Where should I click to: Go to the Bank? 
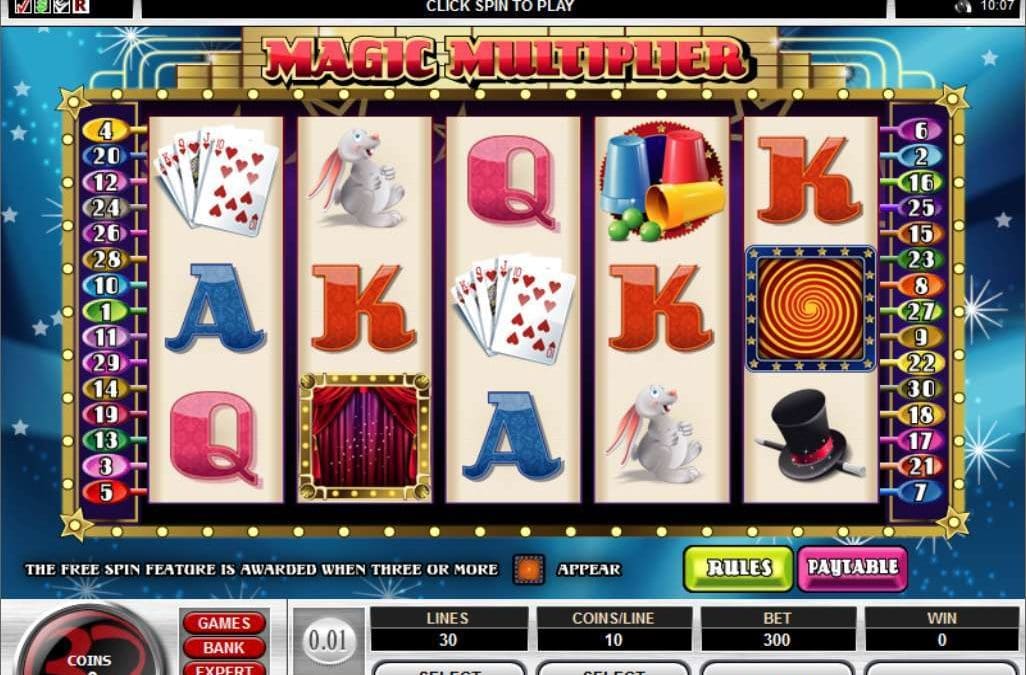223,648
